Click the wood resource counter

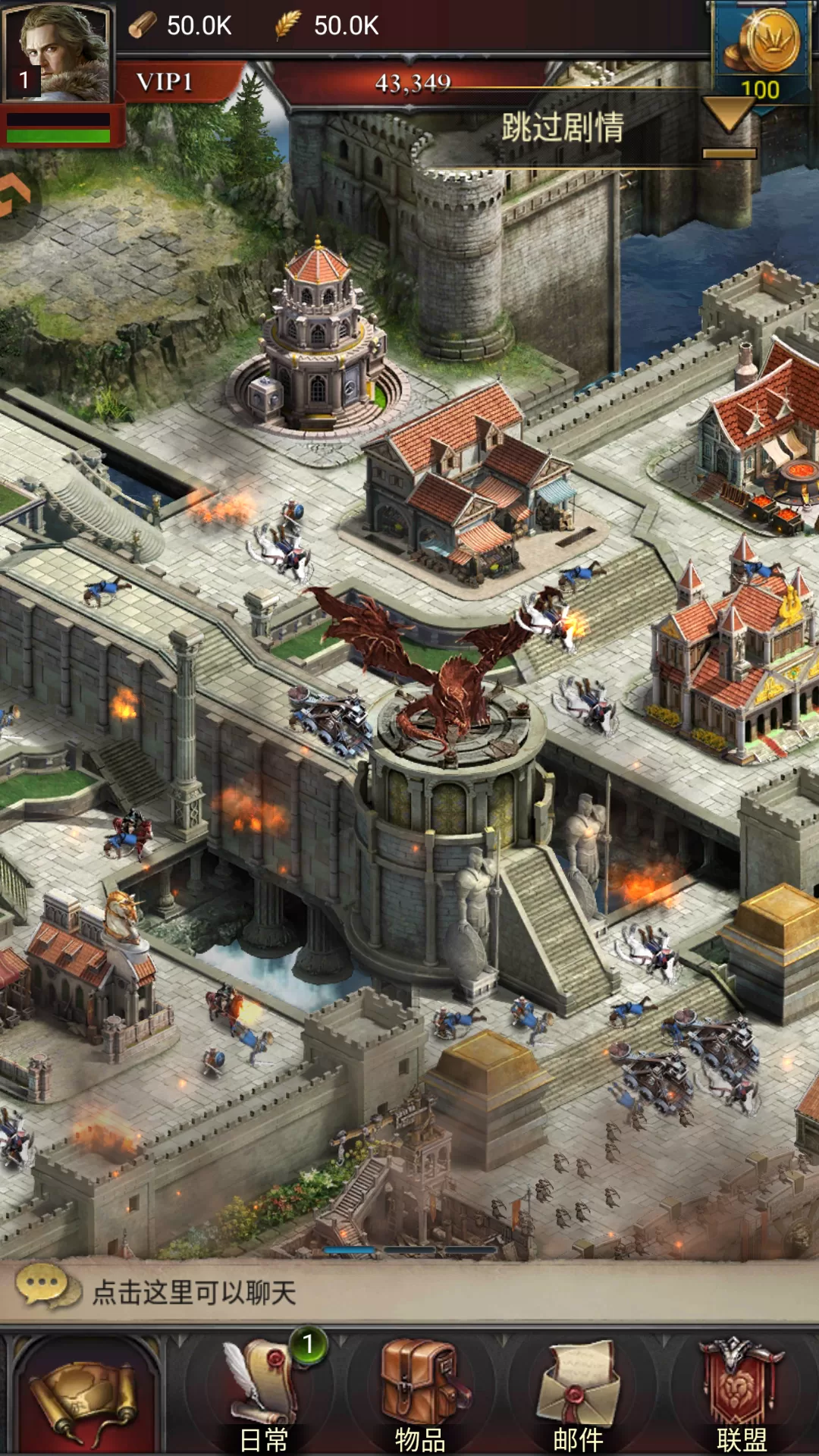click(x=182, y=26)
